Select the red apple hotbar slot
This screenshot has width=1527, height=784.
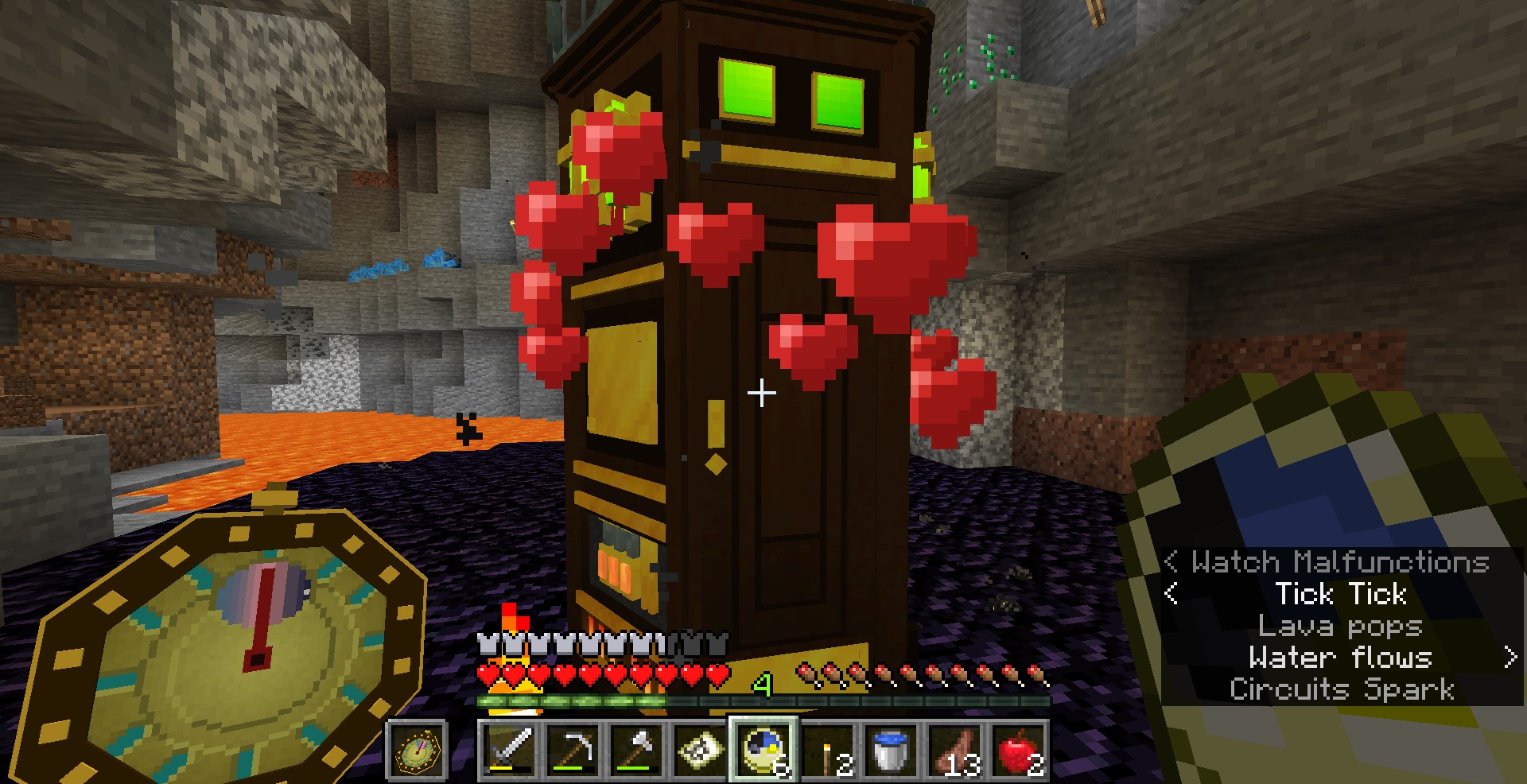pos(1018,750)
